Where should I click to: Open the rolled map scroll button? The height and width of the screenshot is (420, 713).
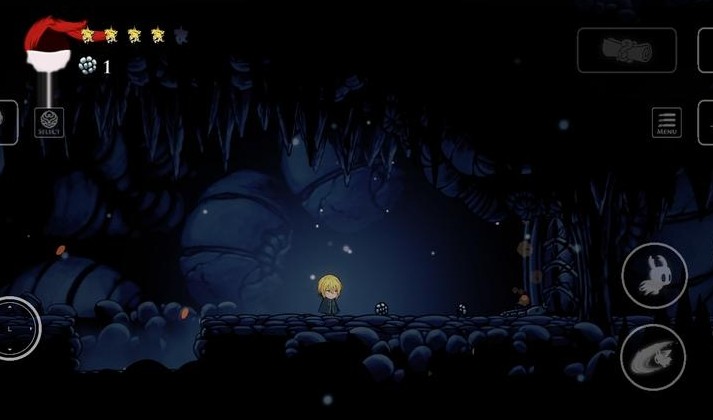coord(627,50)
